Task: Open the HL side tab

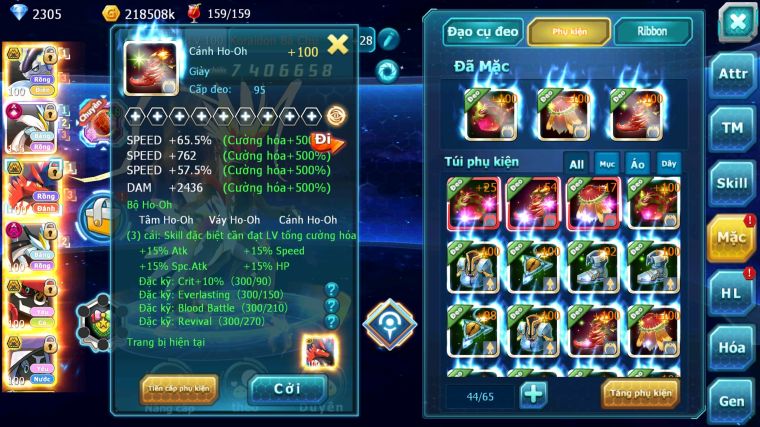Action: click(x=732, y=293)
